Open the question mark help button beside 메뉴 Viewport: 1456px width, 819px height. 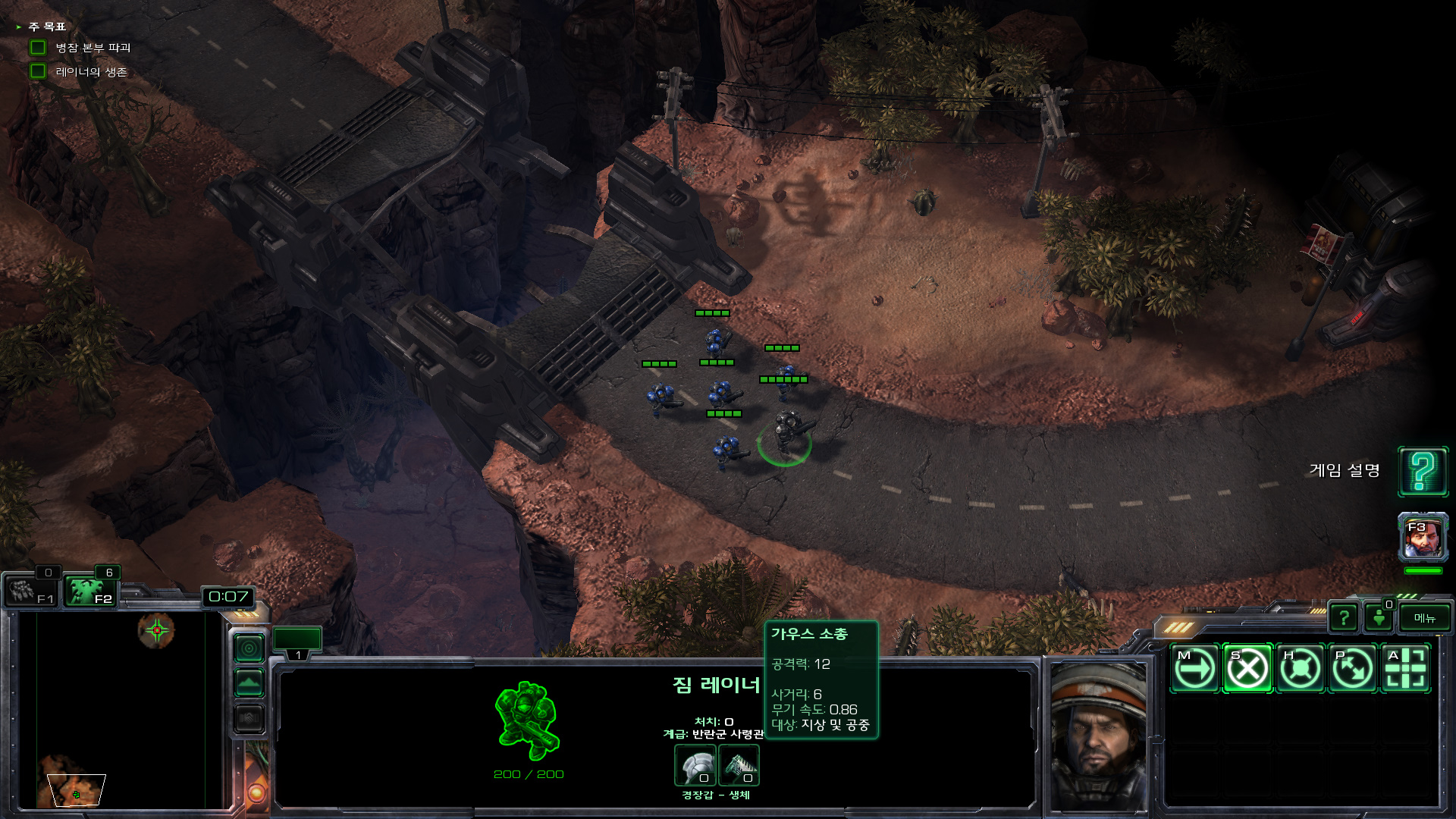point(1344,618)
